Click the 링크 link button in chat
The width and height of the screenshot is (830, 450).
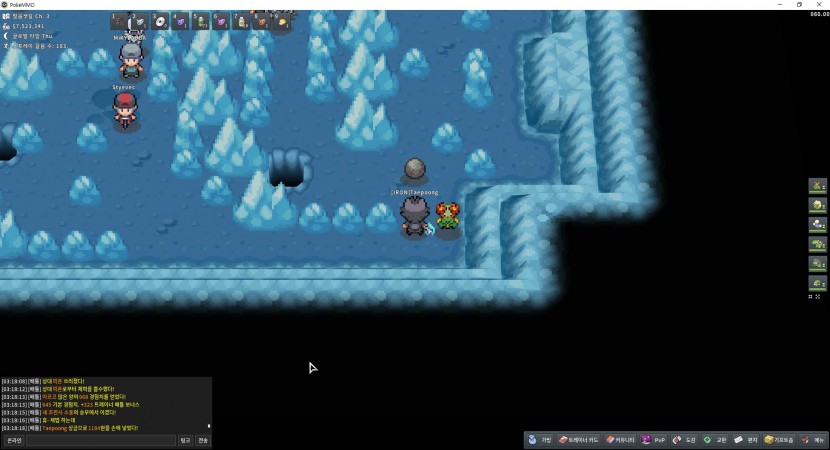(x=185, y=440)
